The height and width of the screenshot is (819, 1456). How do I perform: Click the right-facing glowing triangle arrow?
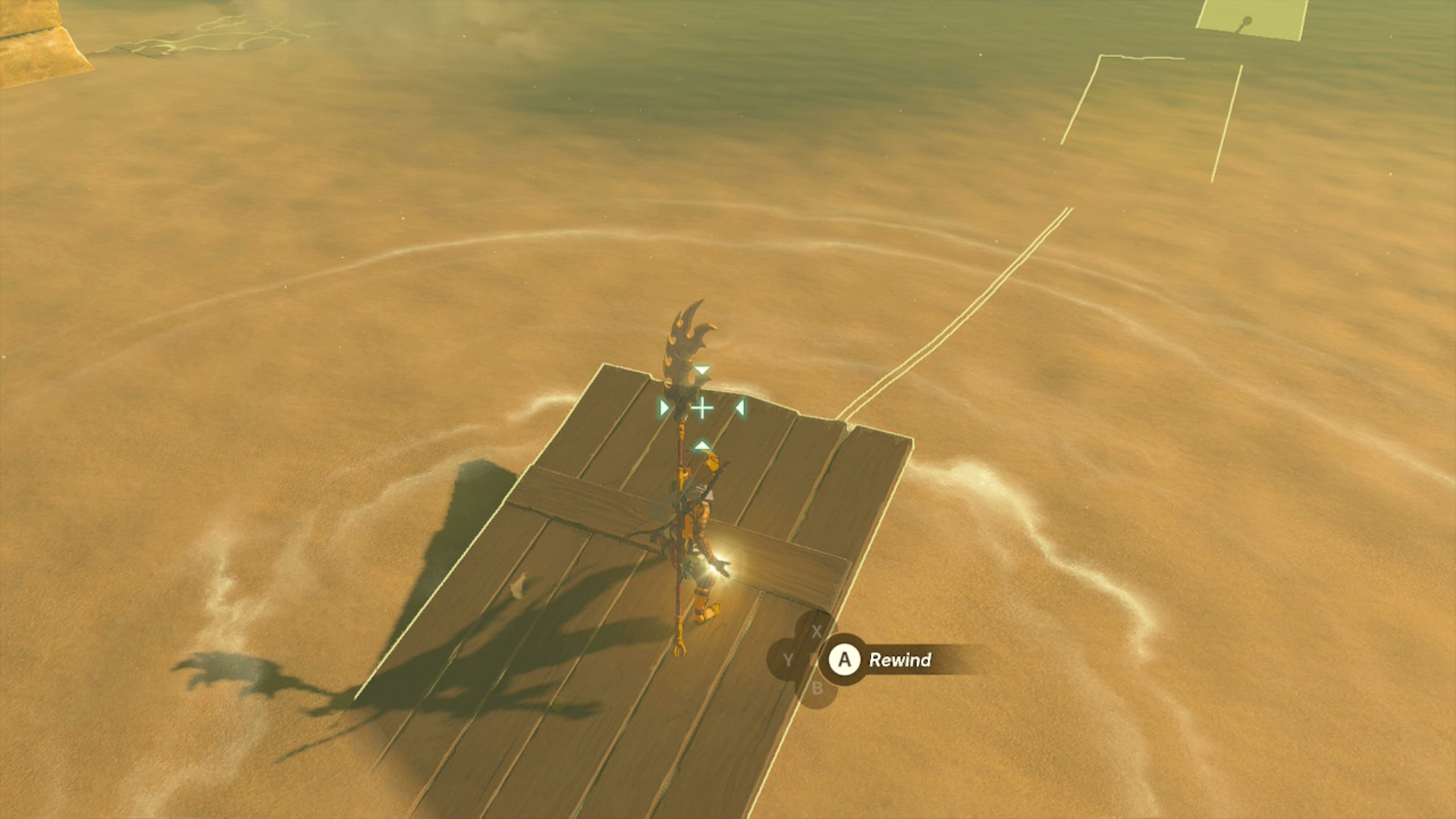click(665, 407)
